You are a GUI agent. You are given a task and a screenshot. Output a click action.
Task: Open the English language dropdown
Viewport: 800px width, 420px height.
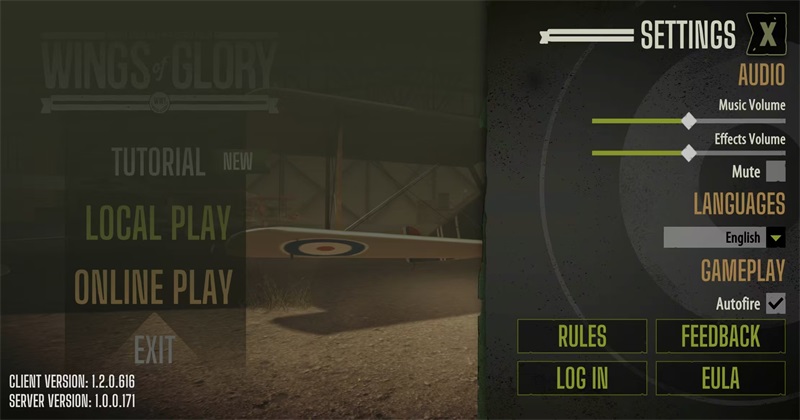click(x=776, y=238)
